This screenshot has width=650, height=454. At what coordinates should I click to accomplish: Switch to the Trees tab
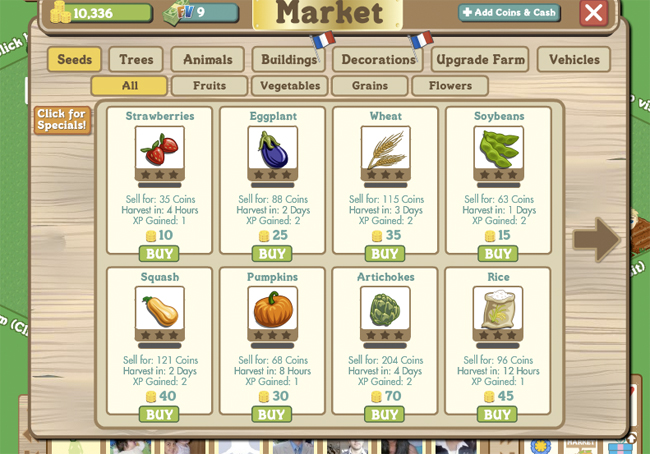point(136,60)
